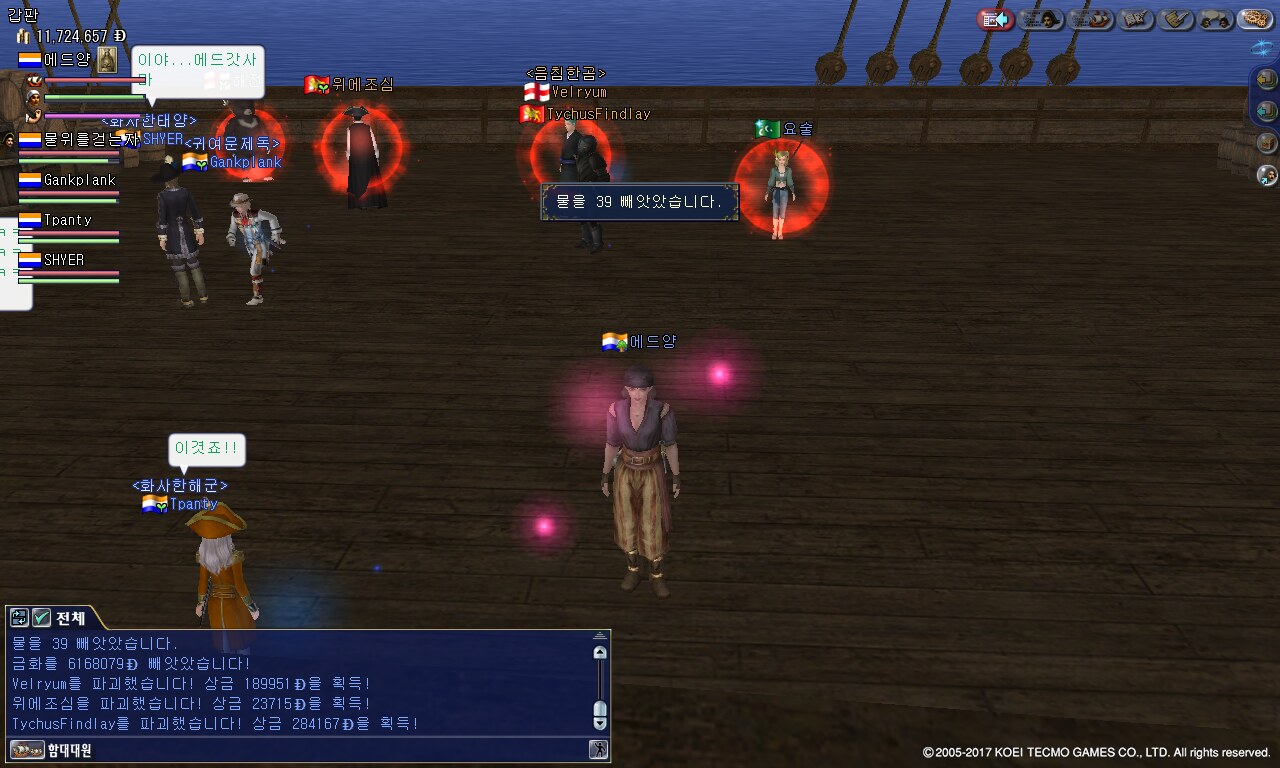Click the yellow arrow side button
Viewport: 1280px width, 768px height.
(x=1267, y=78)
